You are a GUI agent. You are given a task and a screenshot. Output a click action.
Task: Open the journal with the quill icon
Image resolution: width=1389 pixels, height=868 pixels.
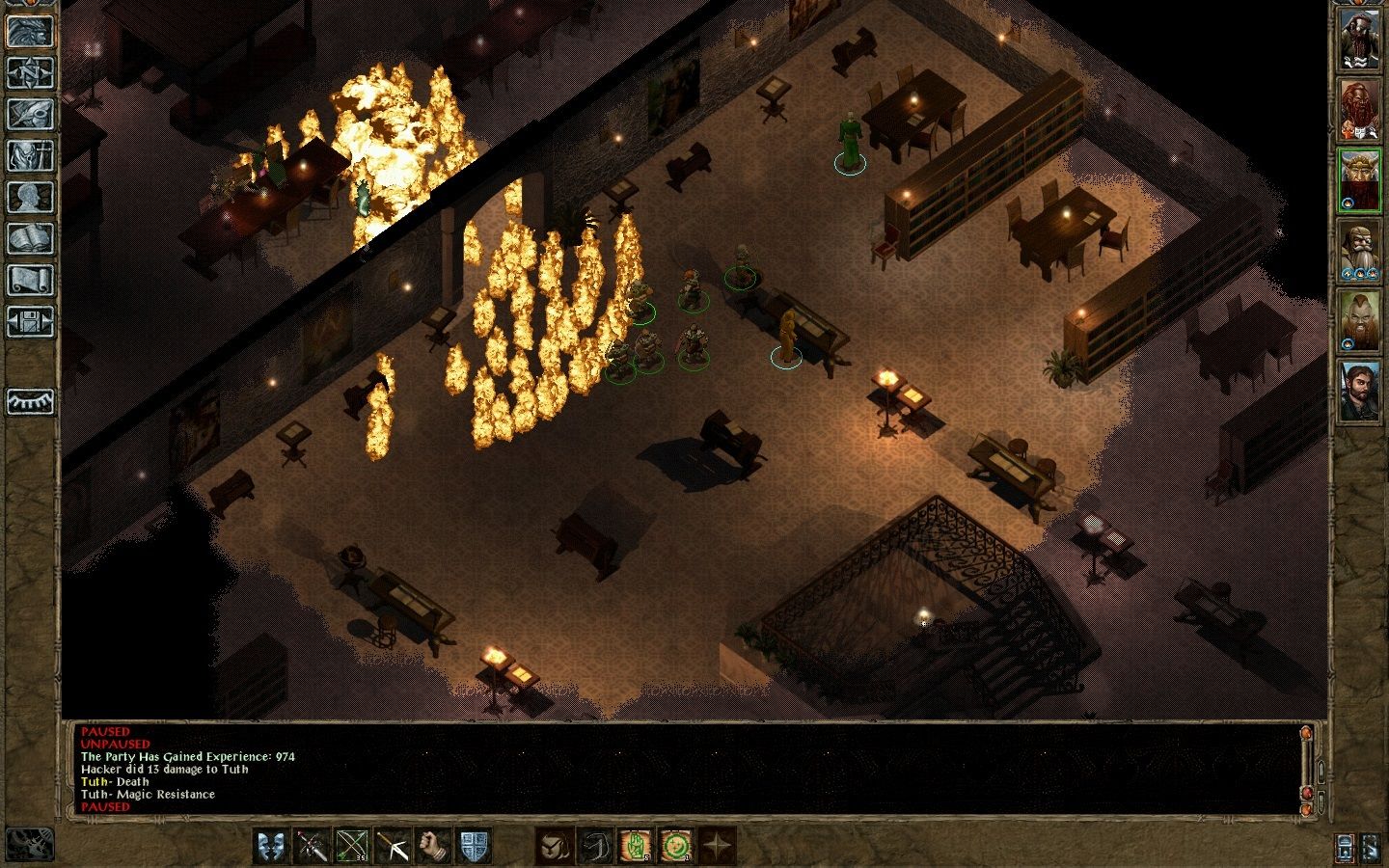click(31, 114)
